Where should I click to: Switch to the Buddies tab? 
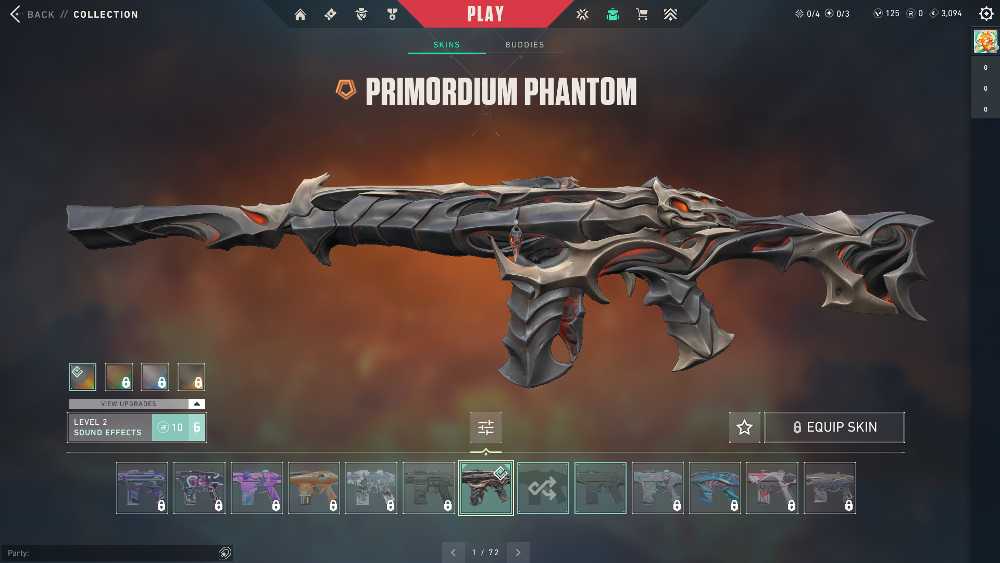point(524,45)
